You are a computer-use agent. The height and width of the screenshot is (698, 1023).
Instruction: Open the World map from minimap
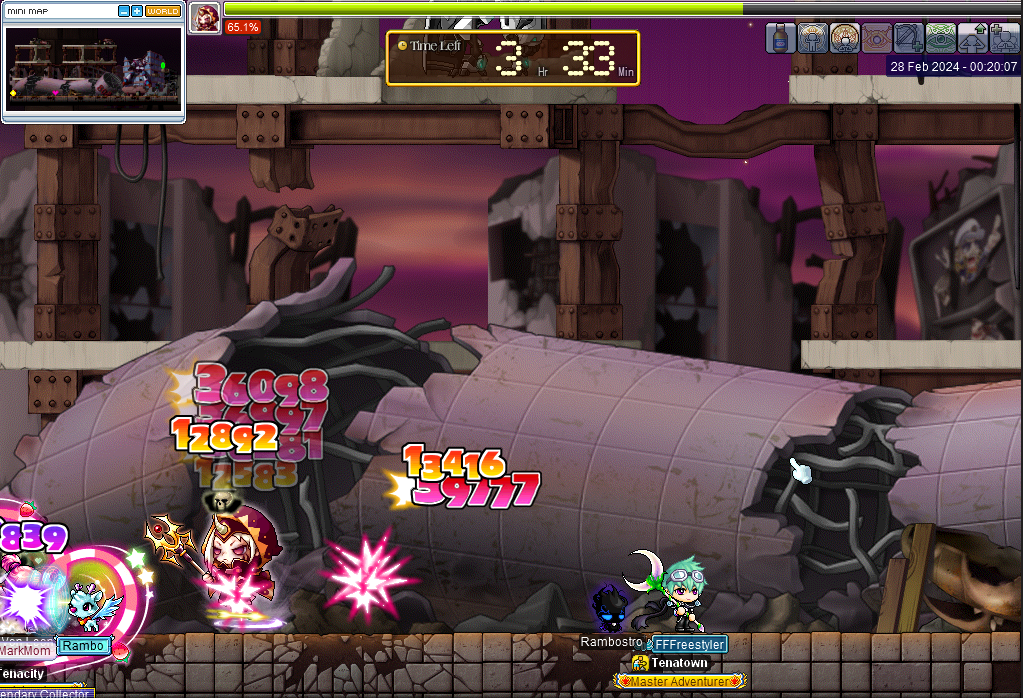(x=163, y=11)
